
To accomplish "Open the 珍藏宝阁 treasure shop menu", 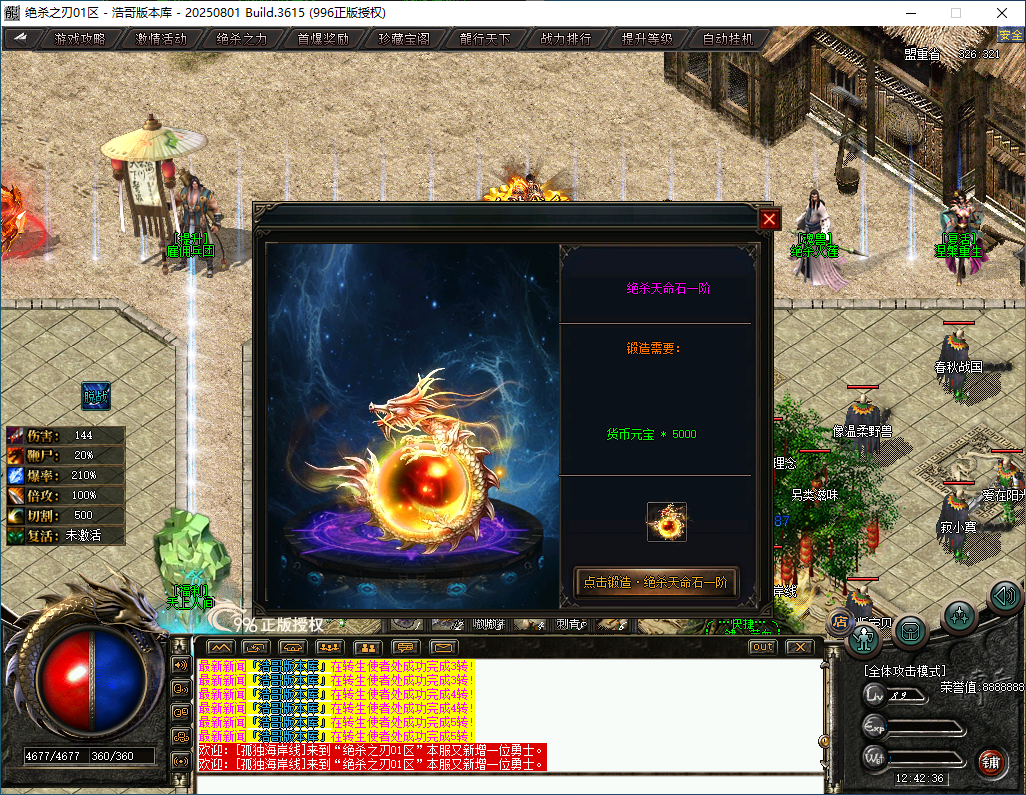I will [404, 39].
